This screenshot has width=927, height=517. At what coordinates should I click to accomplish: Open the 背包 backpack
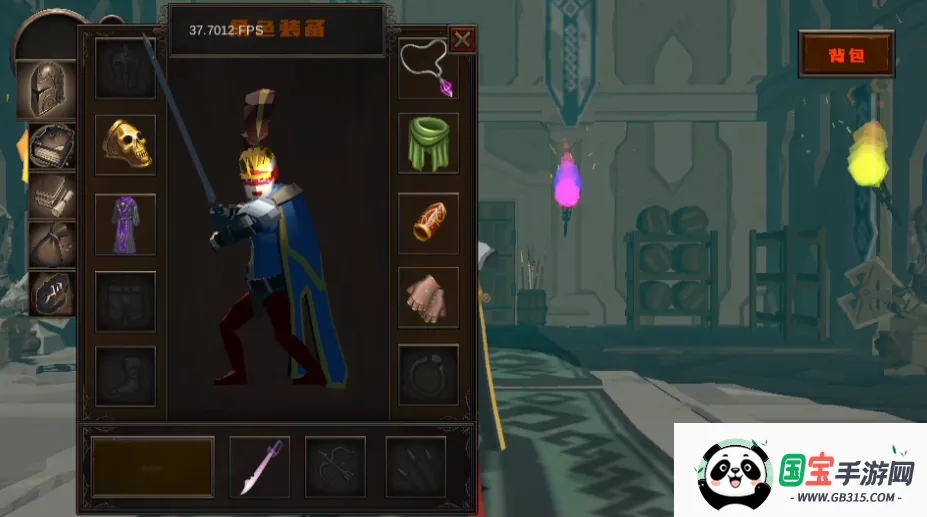846,55
